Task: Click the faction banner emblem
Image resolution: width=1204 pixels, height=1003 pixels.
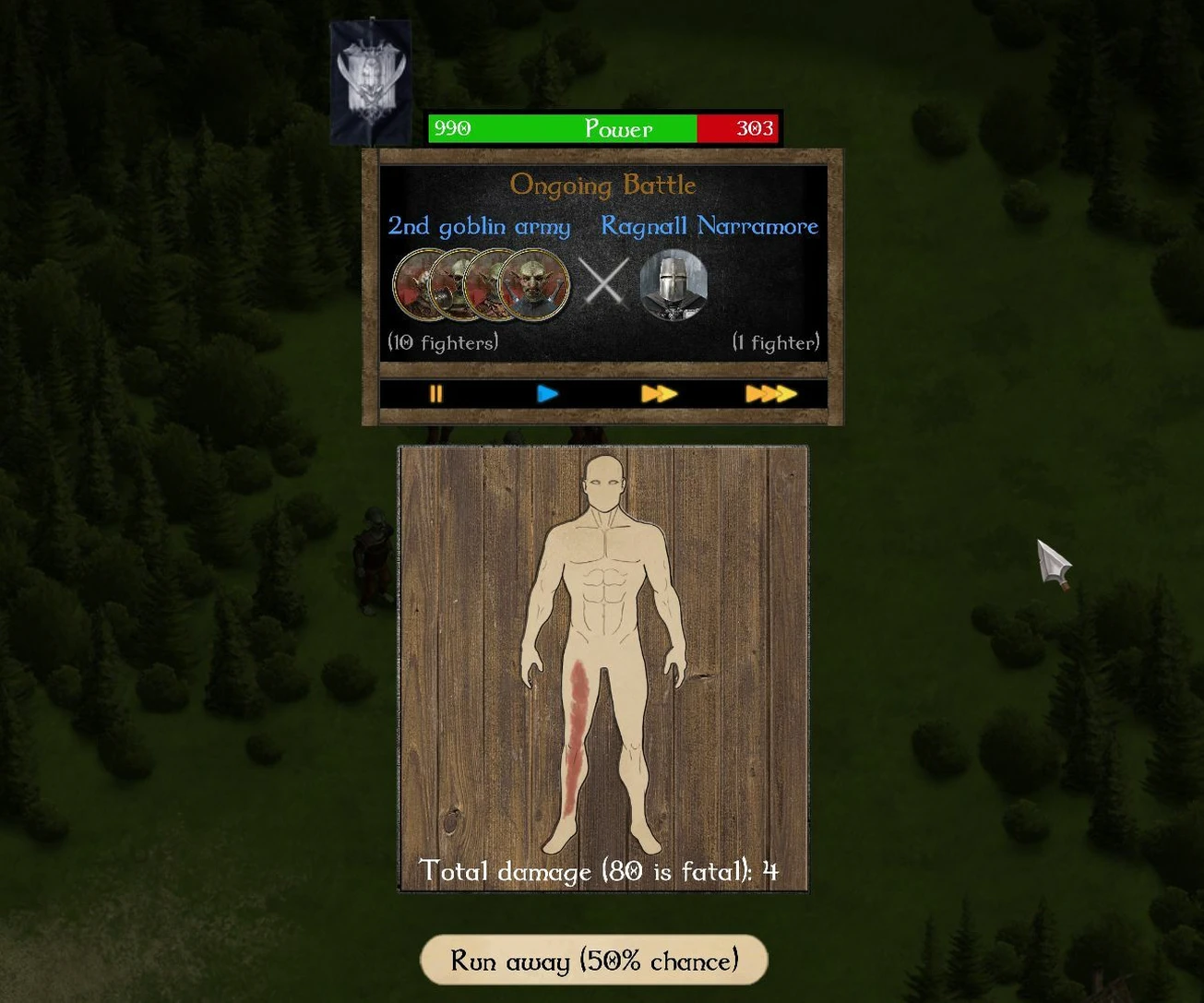Action: click(x=370, y=81)
